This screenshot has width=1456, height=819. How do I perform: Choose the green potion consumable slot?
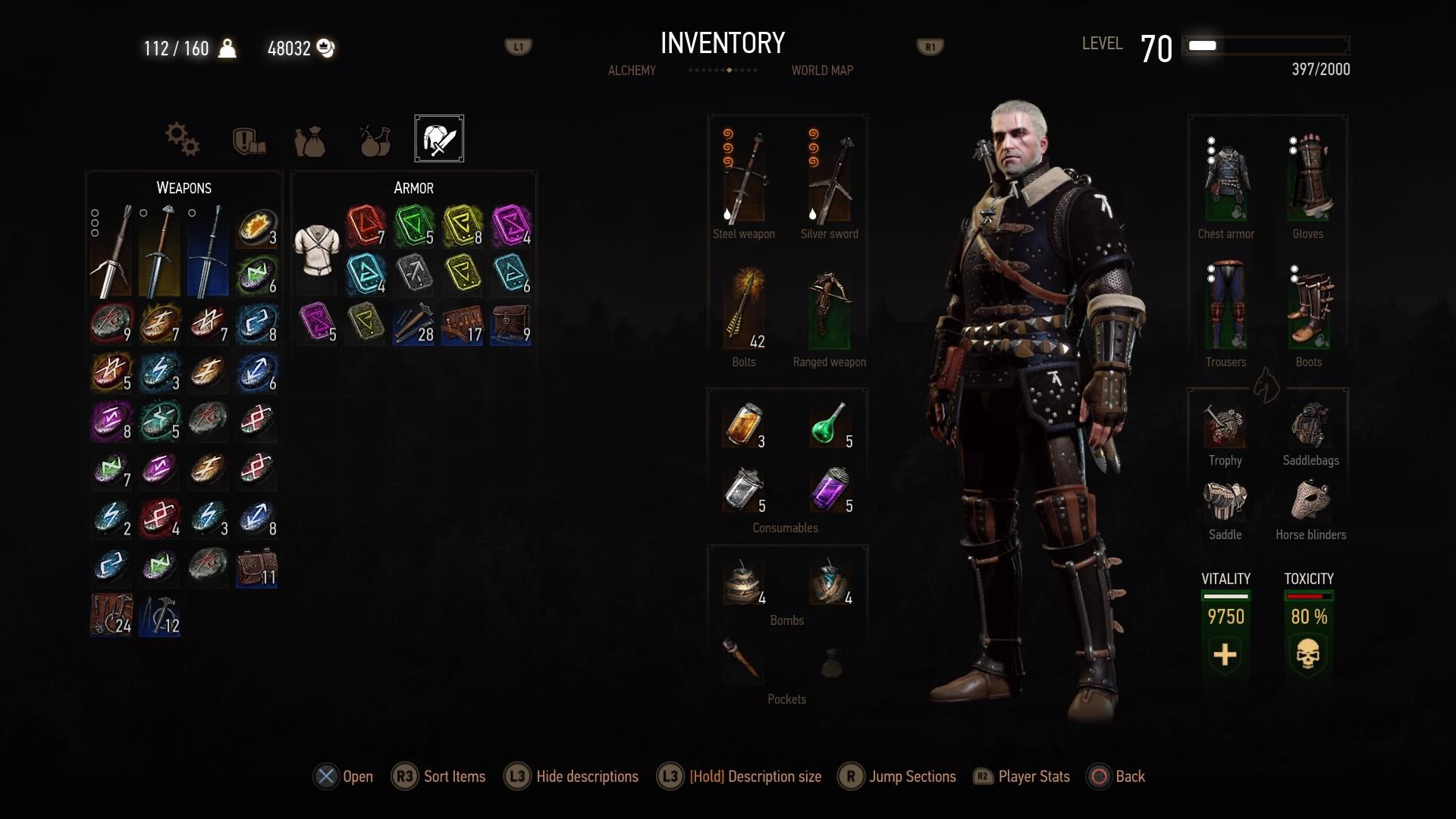click(x=830, y=425)
